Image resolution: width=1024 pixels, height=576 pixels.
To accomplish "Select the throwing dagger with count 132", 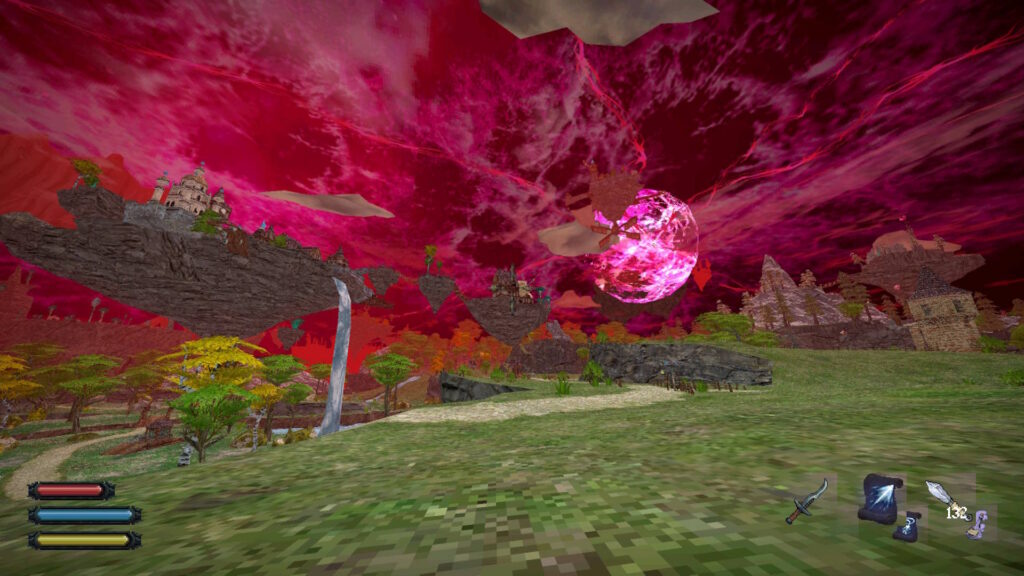I will [946, 498].
